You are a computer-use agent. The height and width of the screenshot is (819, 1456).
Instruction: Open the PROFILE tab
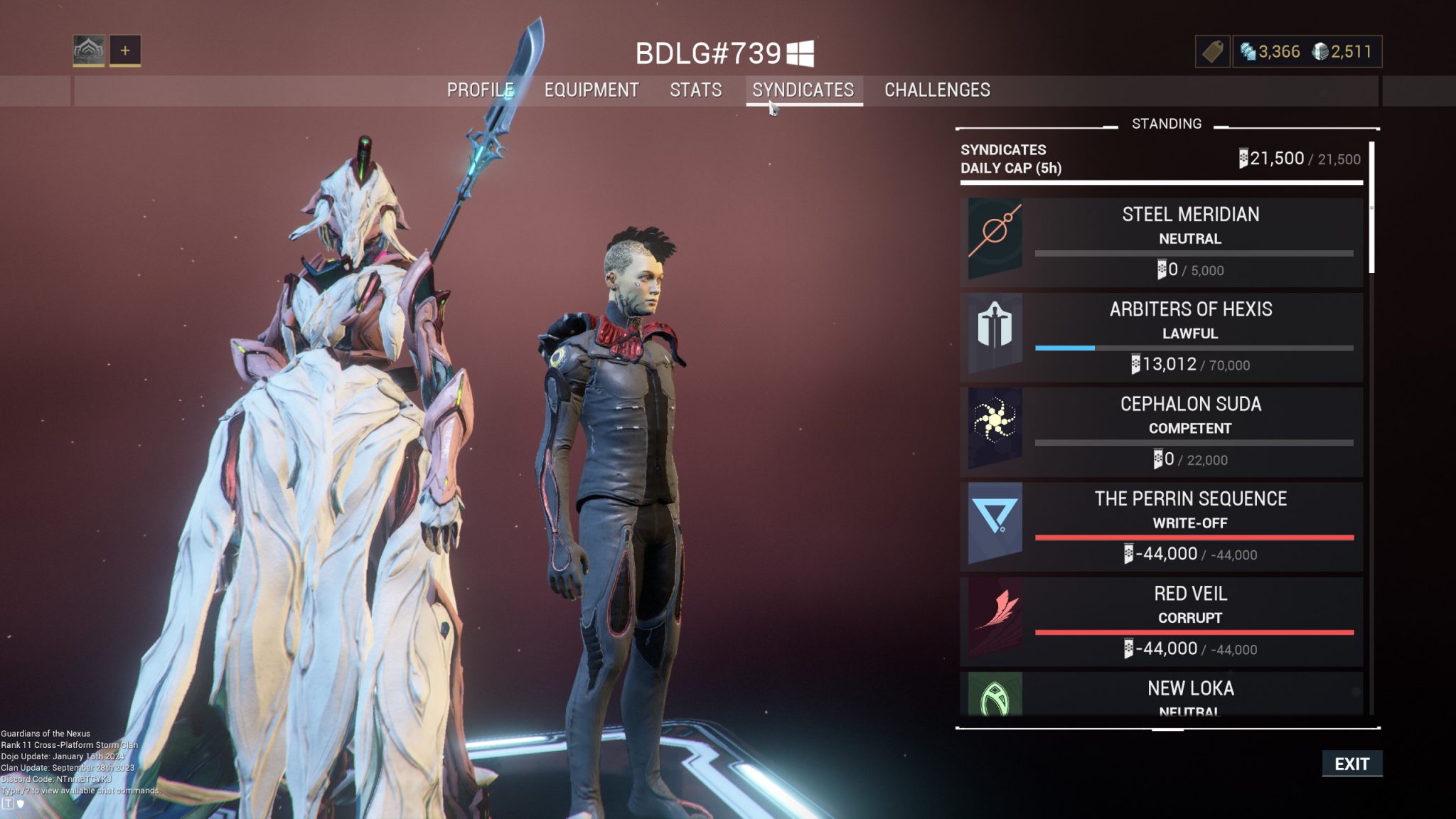pyautogui.click(x=481, y=90)
